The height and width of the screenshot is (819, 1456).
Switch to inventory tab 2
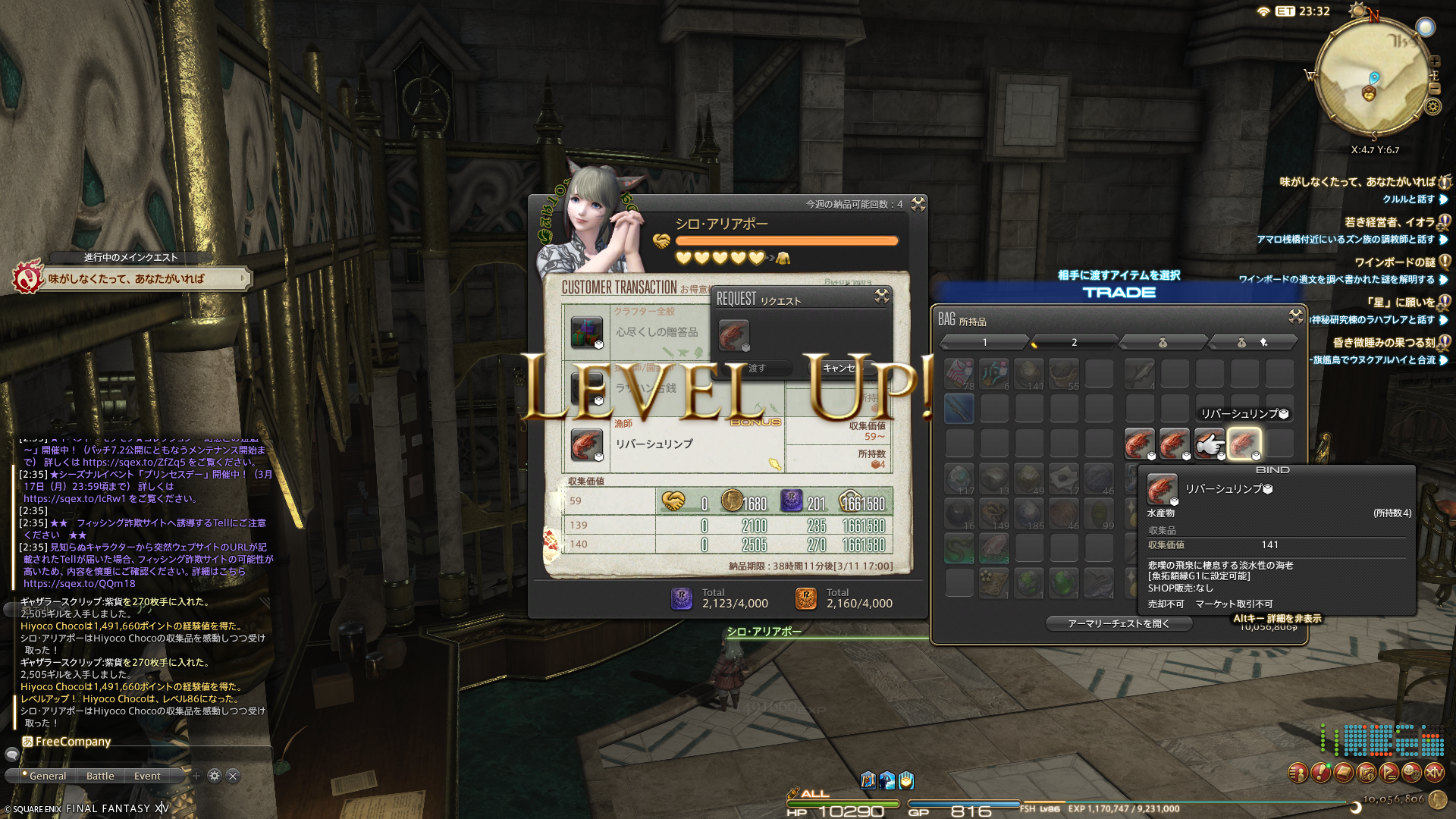pos(1074,343)
